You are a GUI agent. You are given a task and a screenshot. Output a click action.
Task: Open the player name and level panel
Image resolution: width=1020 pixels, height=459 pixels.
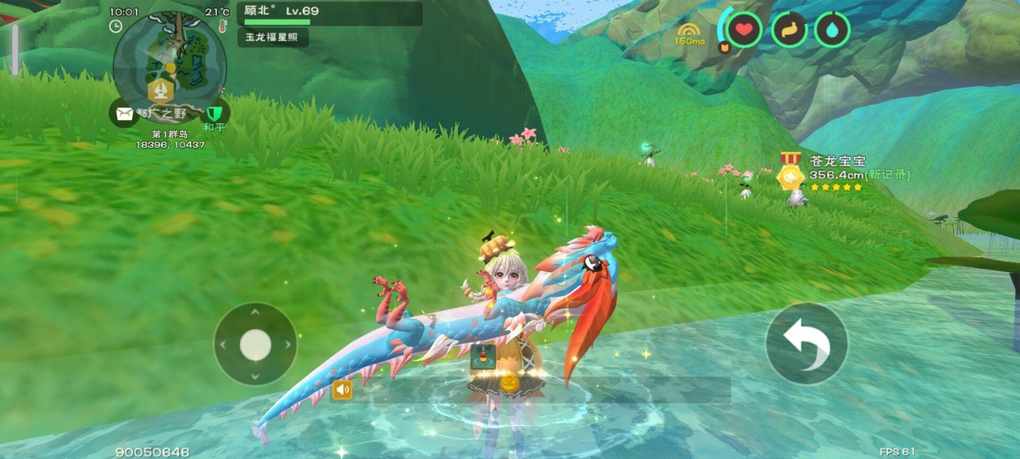coord(330,13)
